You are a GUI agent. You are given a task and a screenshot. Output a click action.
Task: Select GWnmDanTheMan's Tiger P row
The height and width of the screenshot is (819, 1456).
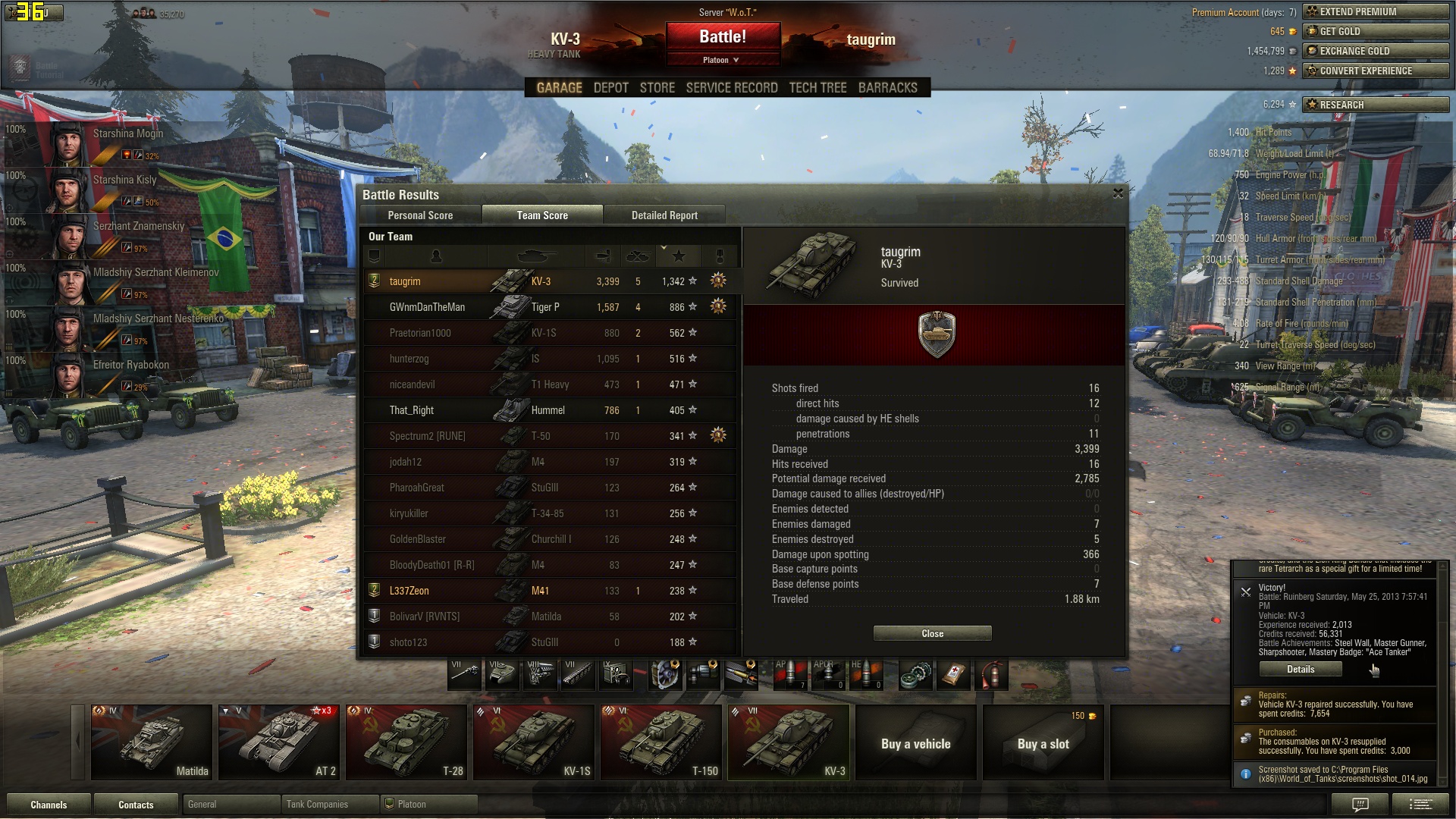[x=550, y=307]
